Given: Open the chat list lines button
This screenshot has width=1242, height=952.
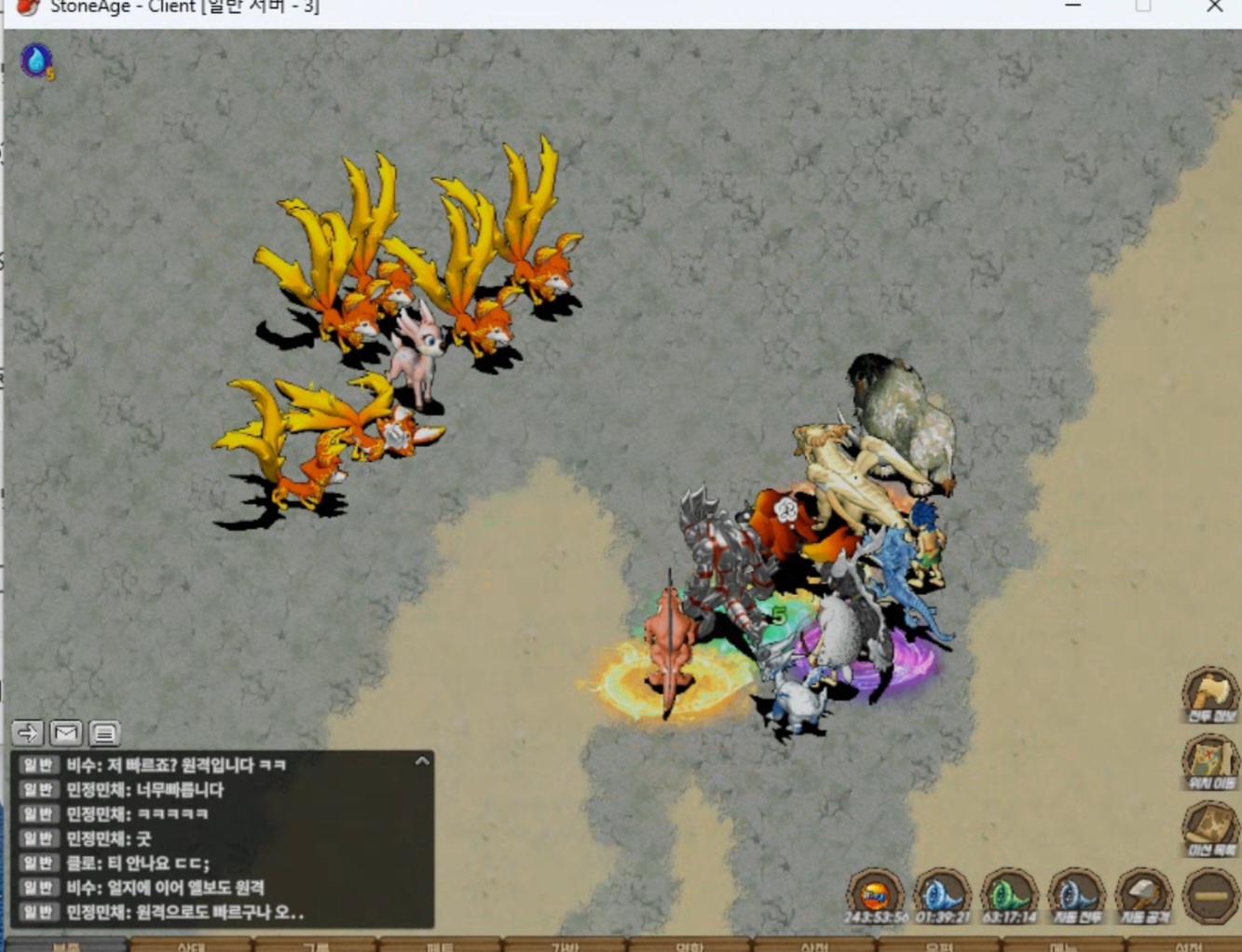Looking at the screenshot, I should point(104,733).
